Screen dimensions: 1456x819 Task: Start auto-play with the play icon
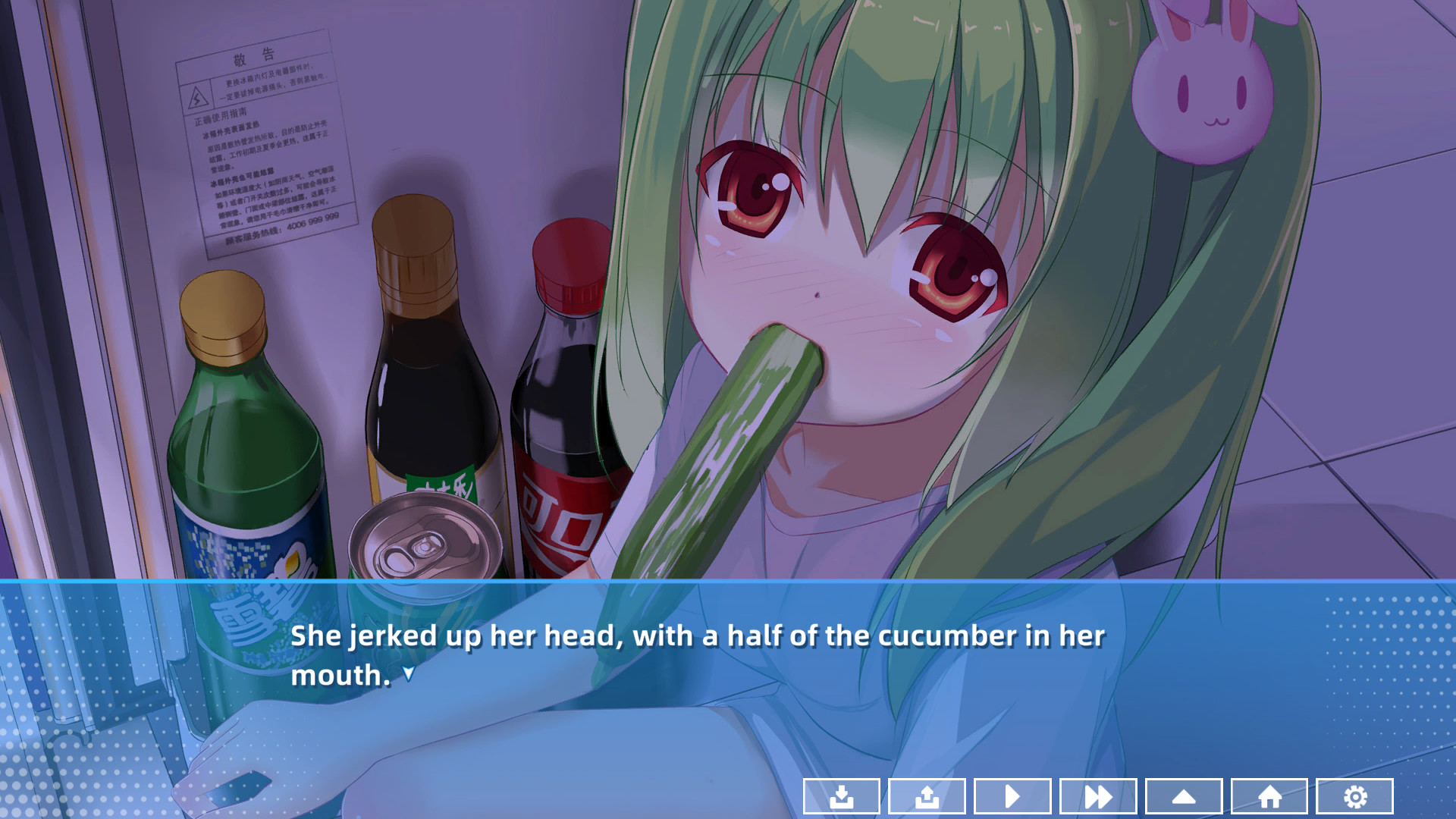pyautogui.click(x=1012, y=796)
